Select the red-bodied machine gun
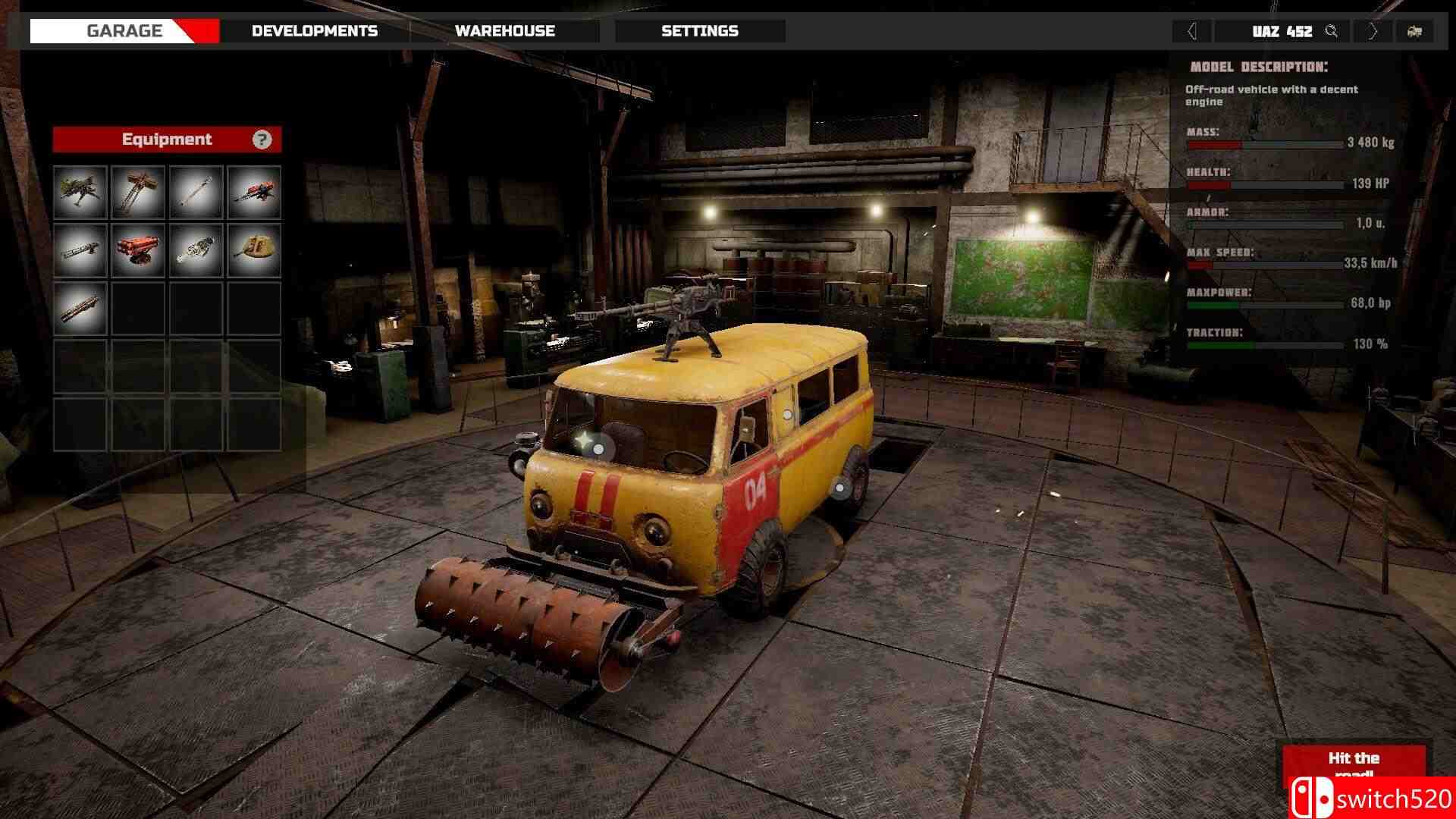 pos(253,193)
